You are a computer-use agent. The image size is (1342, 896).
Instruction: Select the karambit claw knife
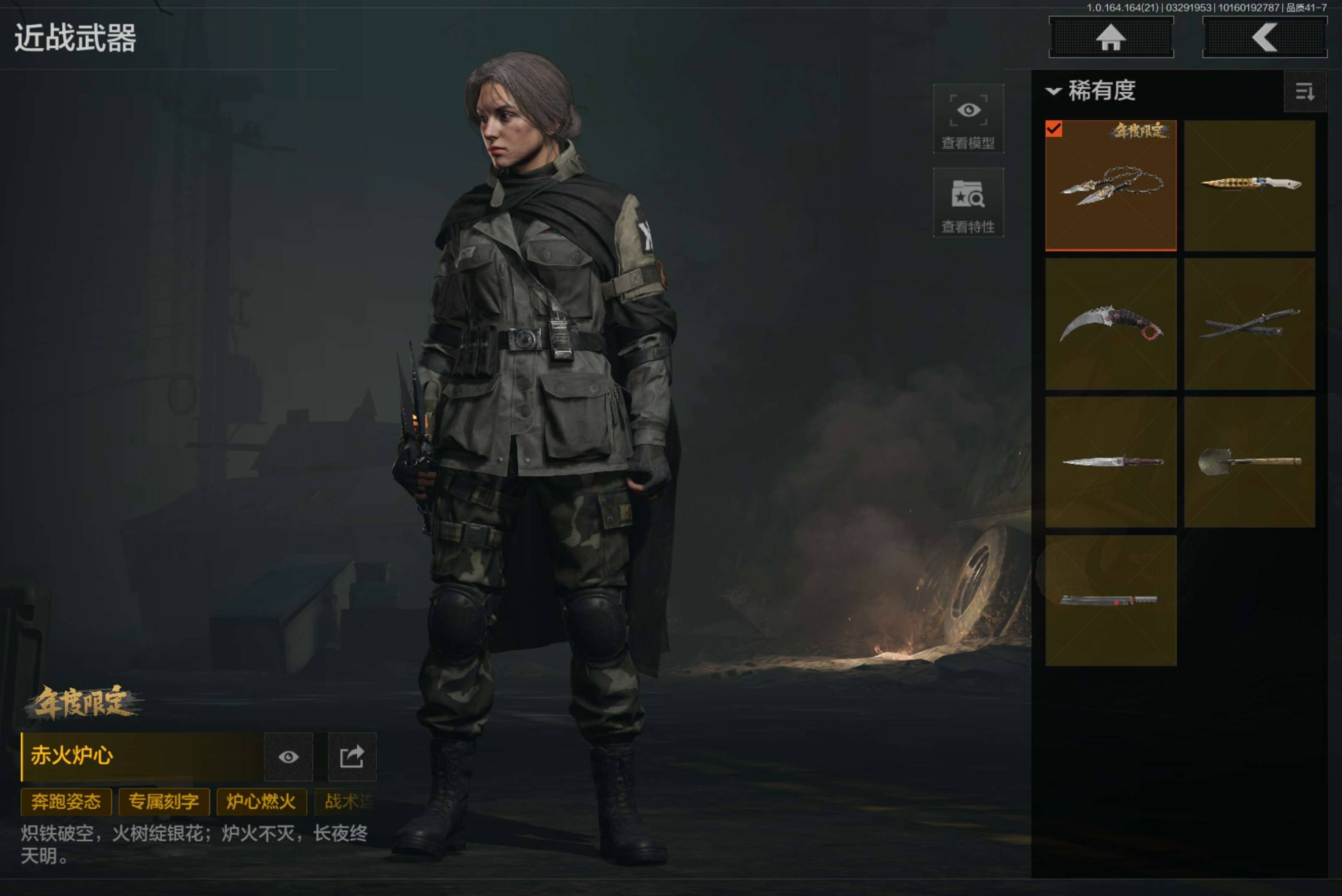1111,324
